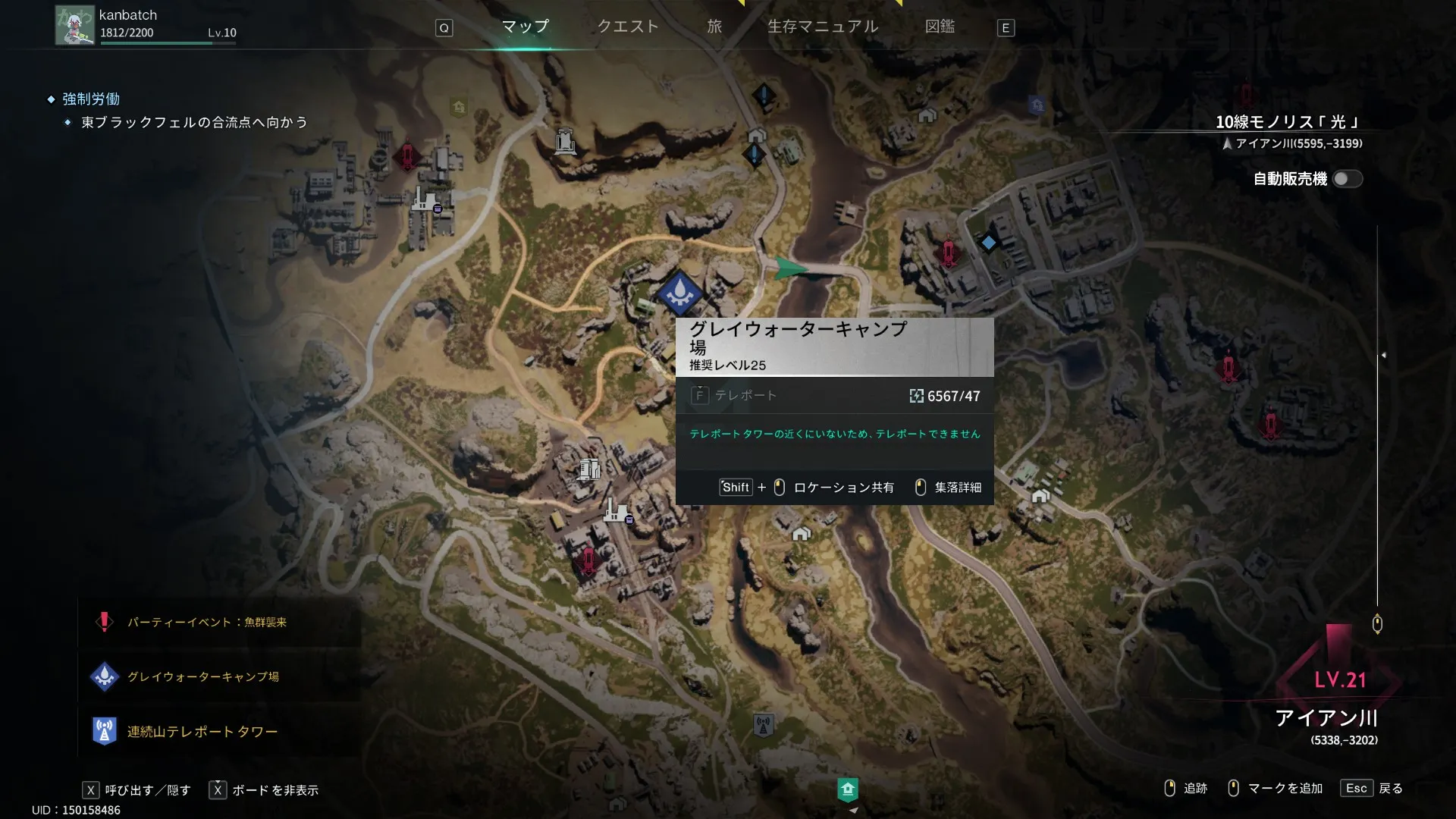Image resolution: width=1456 pixels, height=819 pixels.
Task: Select 連続山テレポートタワー list entry
Action: (x=202, y=731)
